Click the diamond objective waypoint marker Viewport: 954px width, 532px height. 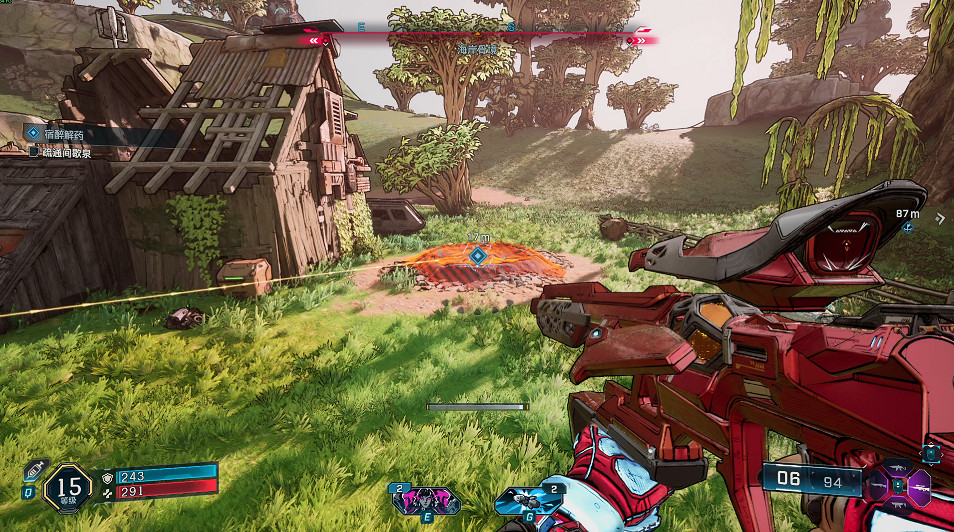(479, 256)
